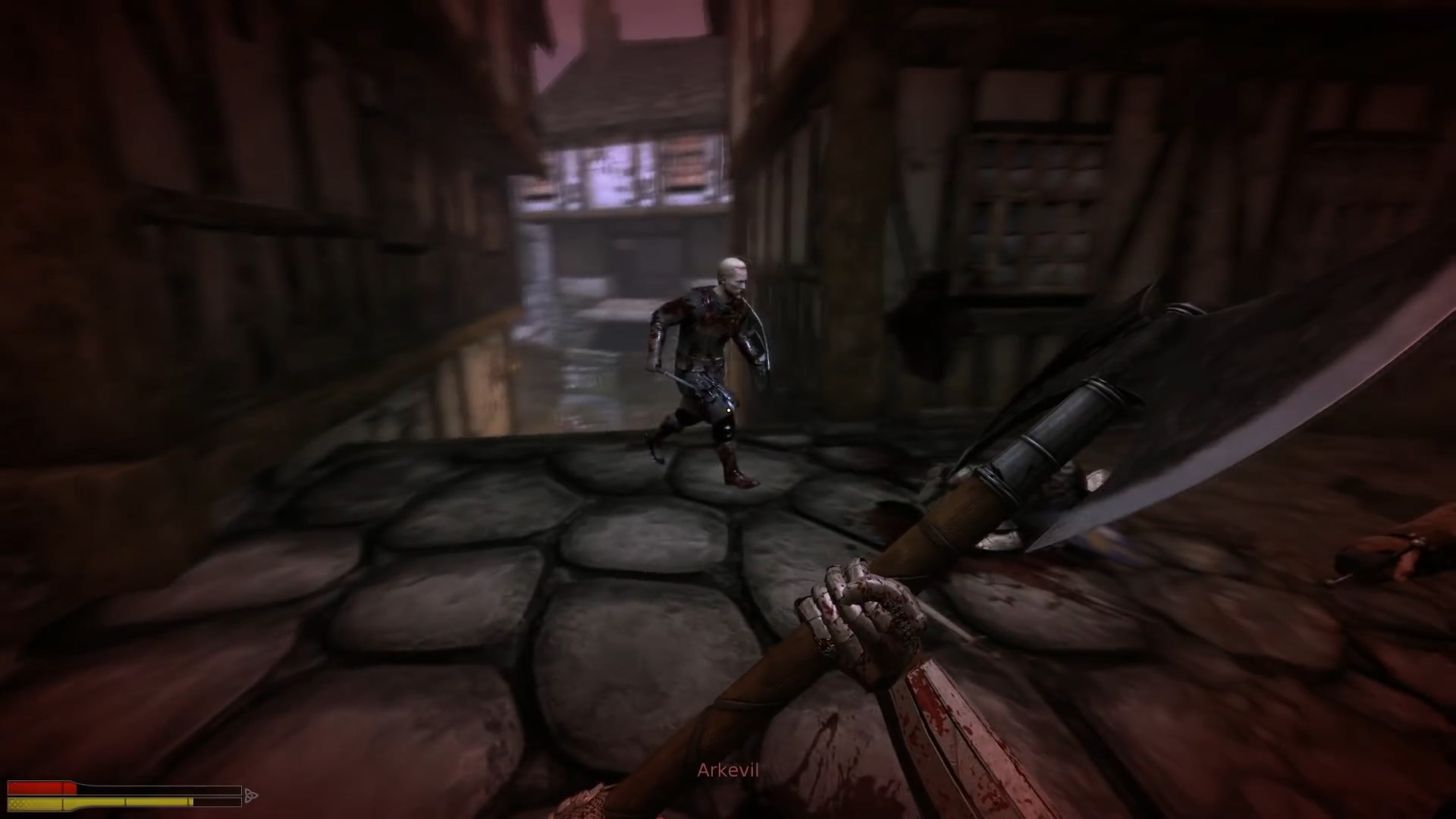Click the Arkevil name label
The width and height of the screenshot is (1456, 819).
pyautogui.click(x=726, y=770)
